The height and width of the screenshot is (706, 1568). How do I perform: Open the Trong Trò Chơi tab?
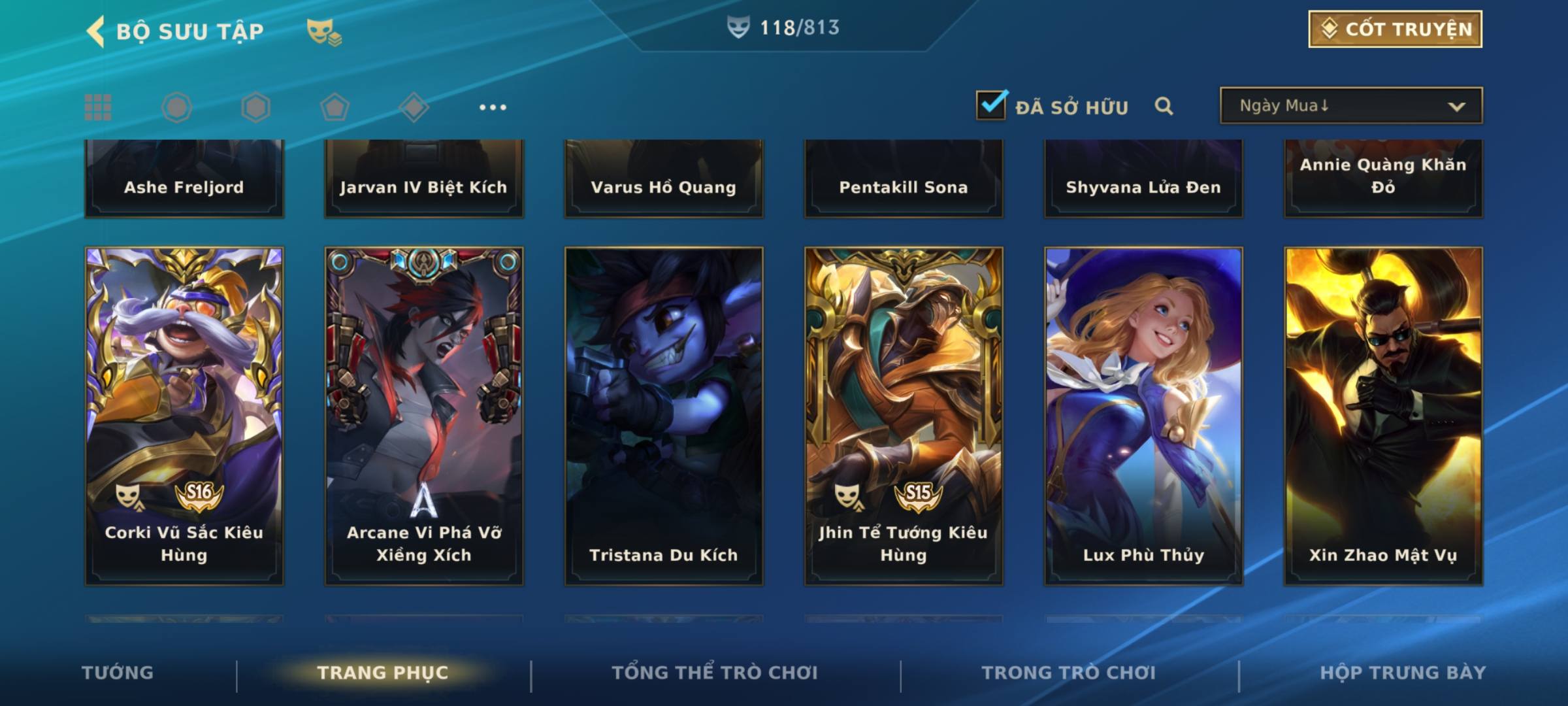(x=1069, y=673)
